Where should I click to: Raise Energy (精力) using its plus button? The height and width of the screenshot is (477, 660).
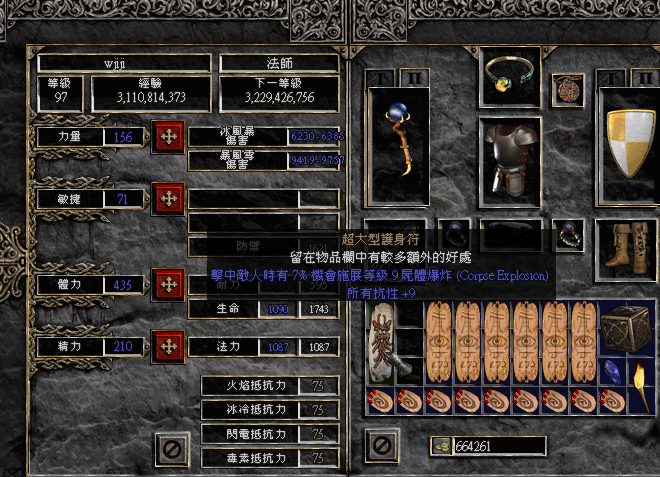coord(167,346)
